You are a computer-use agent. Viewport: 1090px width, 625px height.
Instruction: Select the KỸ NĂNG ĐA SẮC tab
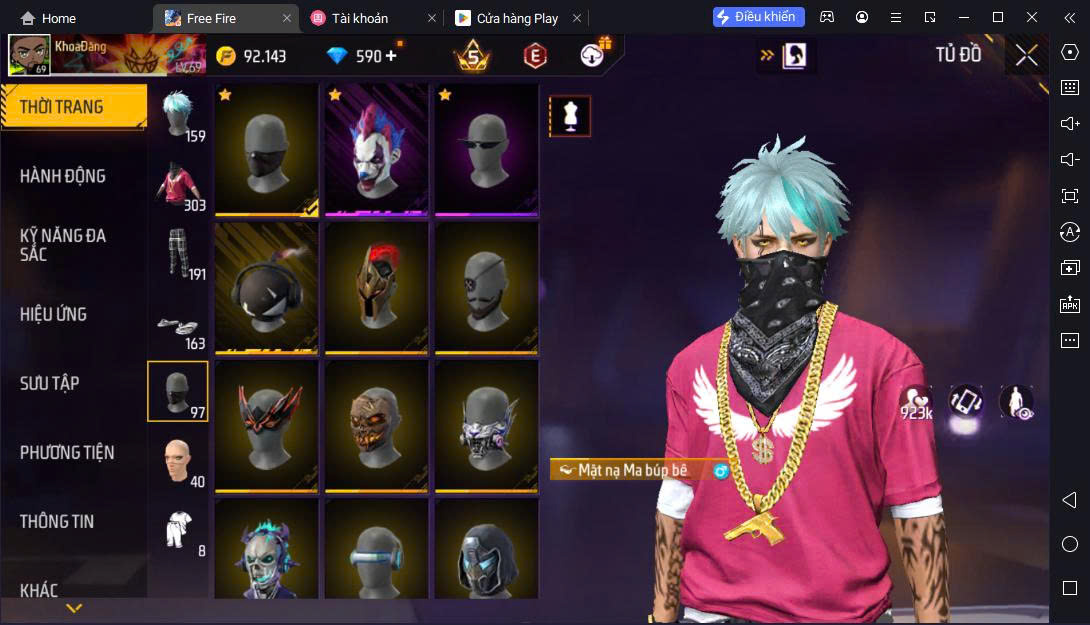[63, 245]
